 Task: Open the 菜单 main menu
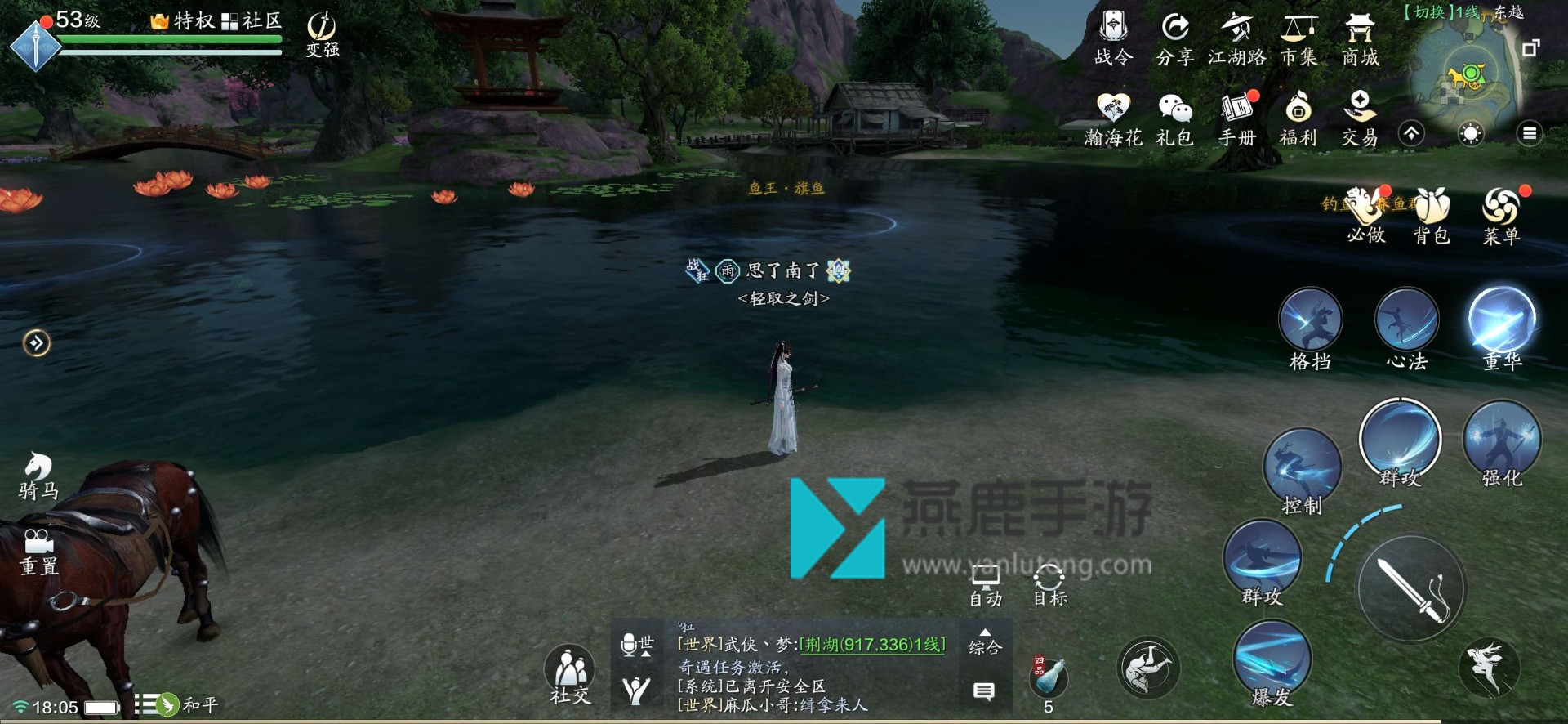click(1501, 215)
